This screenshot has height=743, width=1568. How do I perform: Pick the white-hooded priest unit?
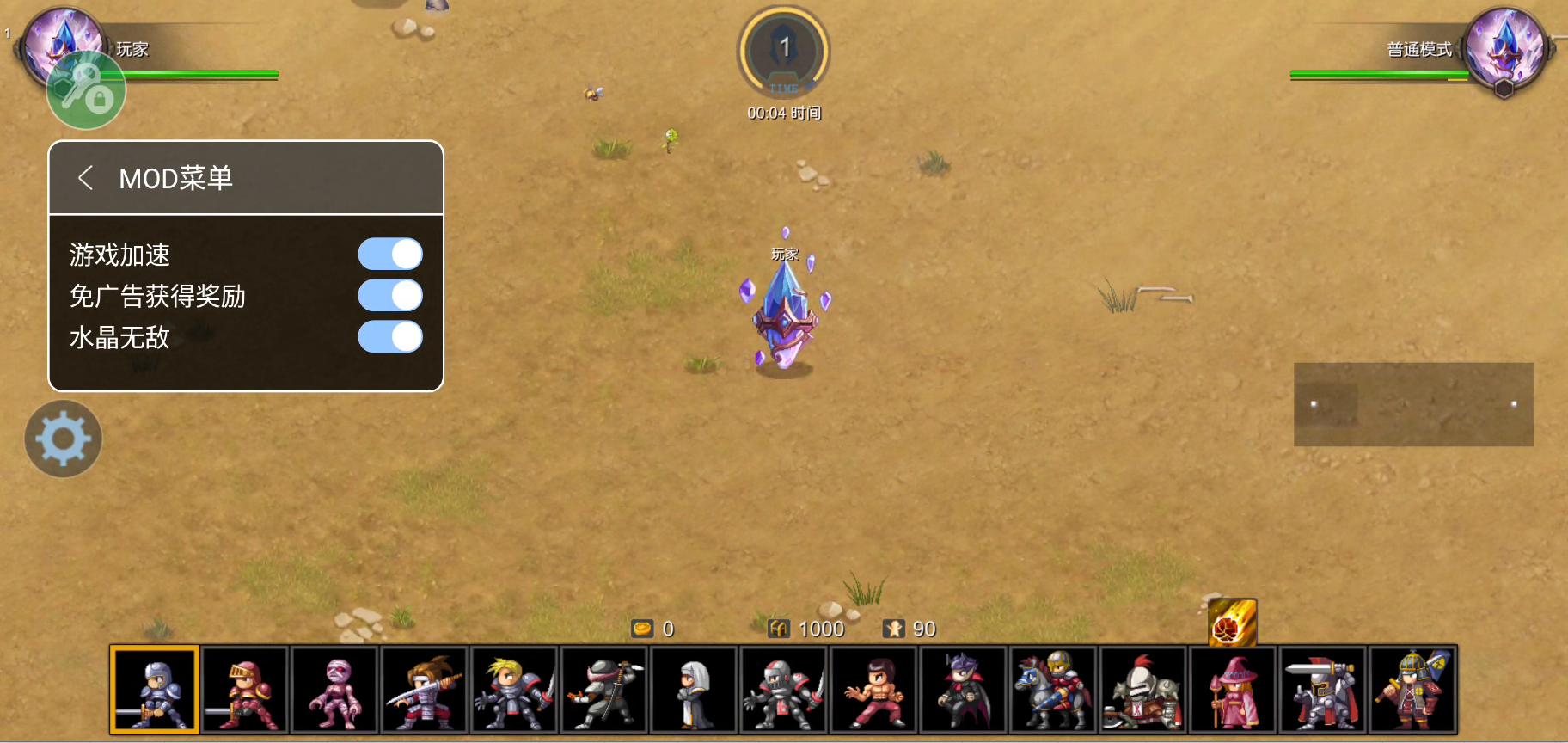pyautogui.click(x=694, y=690)
